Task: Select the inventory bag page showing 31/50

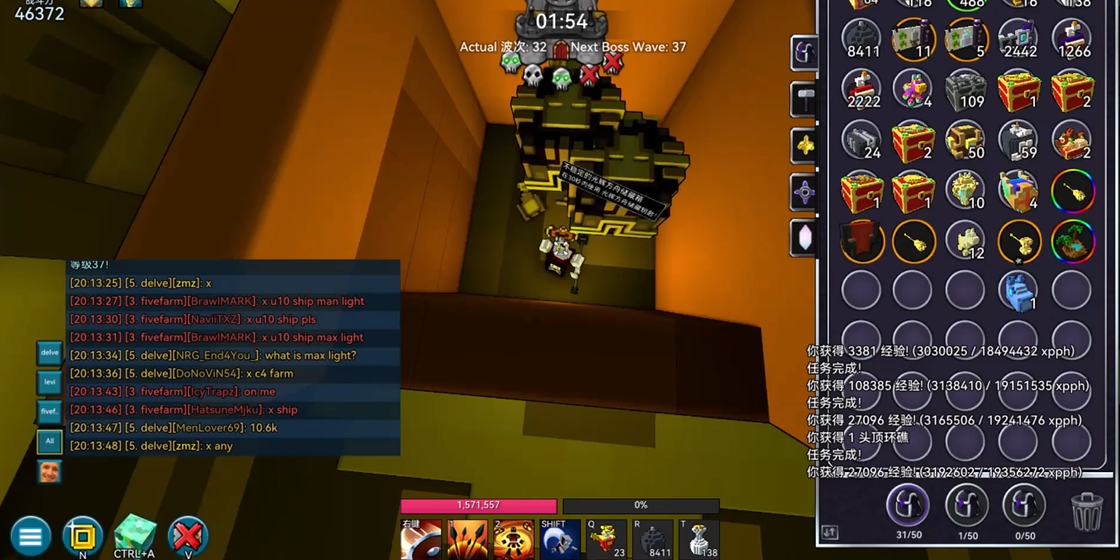Action: 907,506
